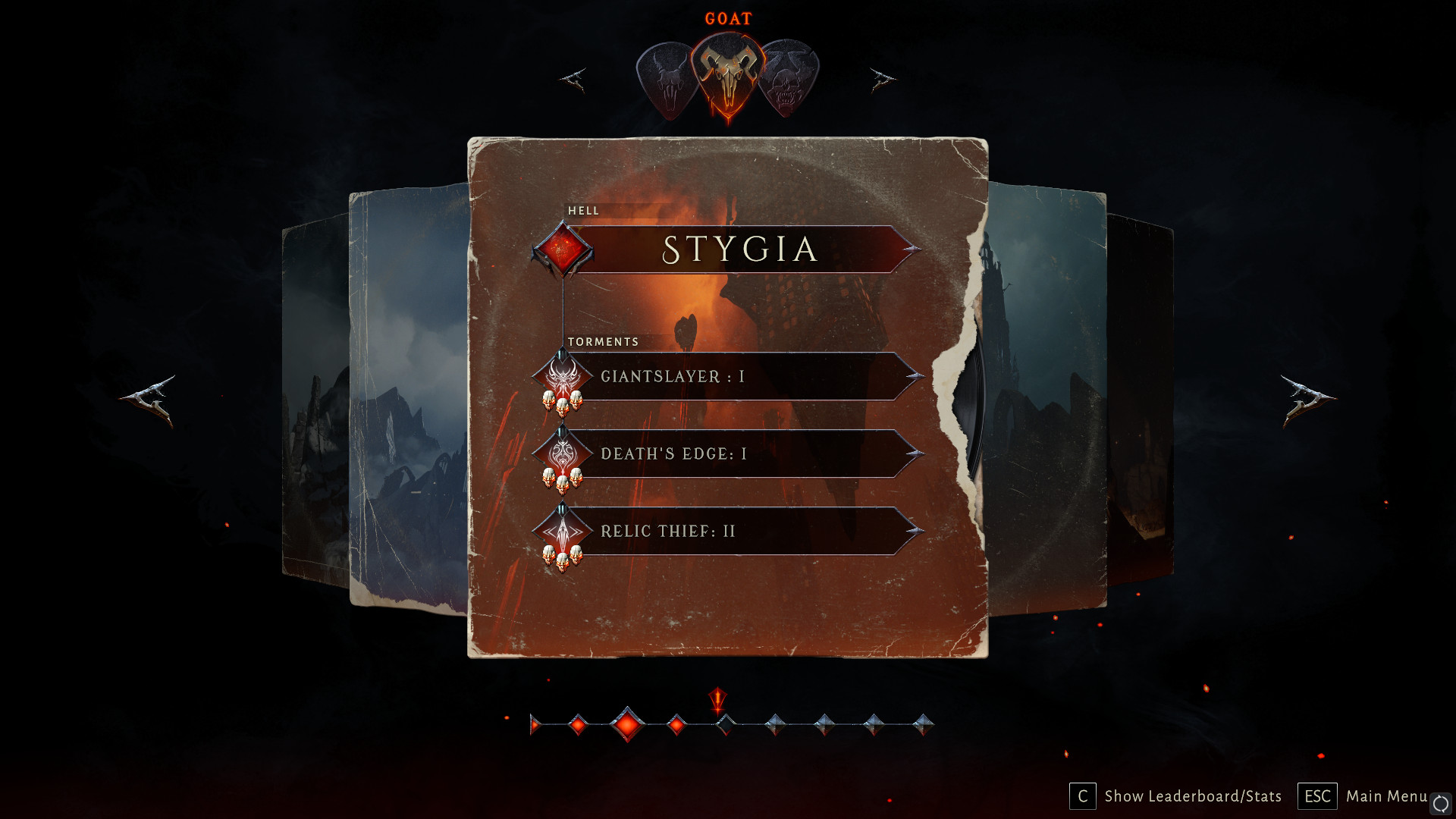Click the Giantslayer torment crest icon
Image resolution: width=1456 pixels, height=819 pixels.
coord(562,377)
